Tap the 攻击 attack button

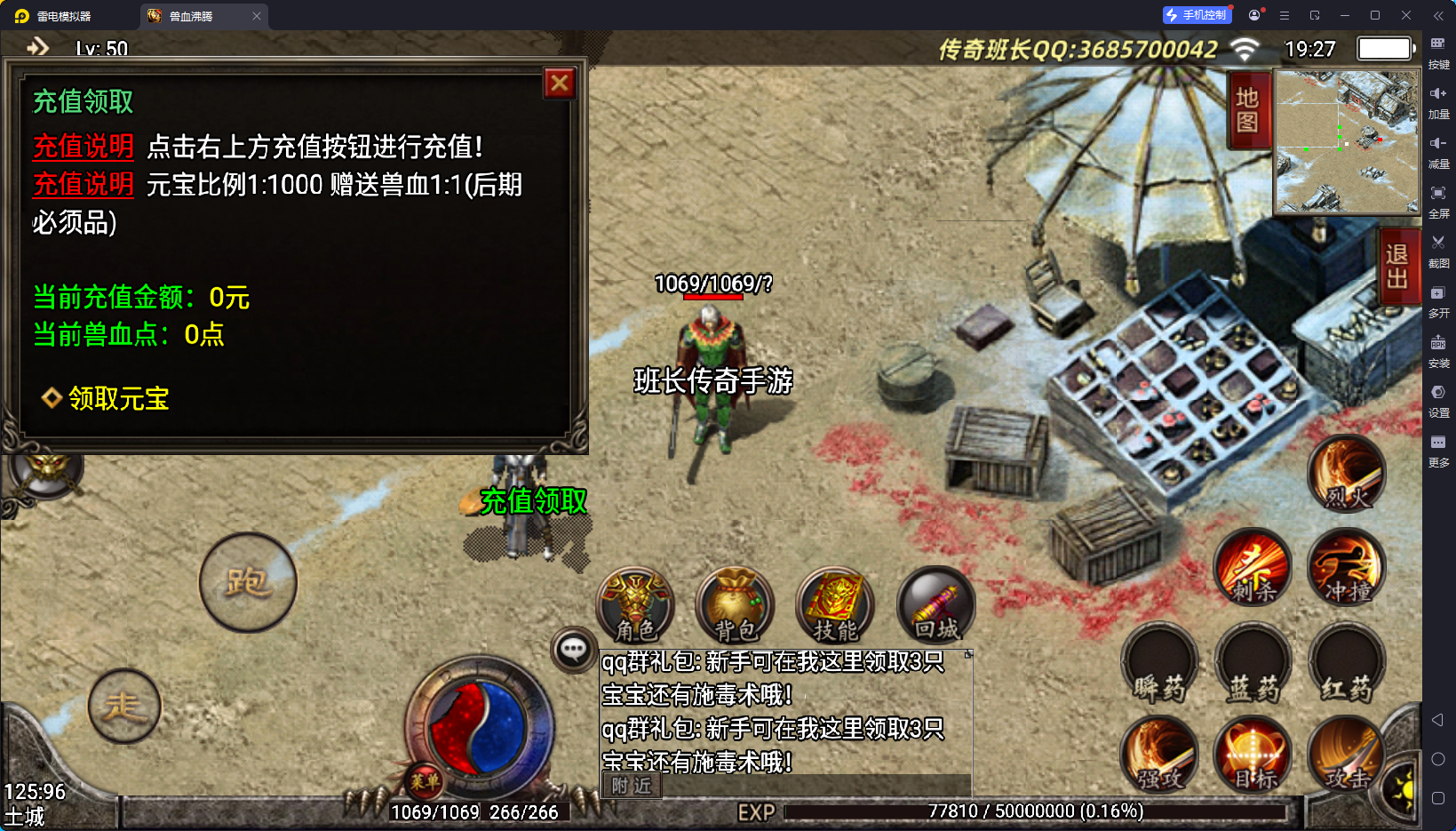(x=1347, y=755)
